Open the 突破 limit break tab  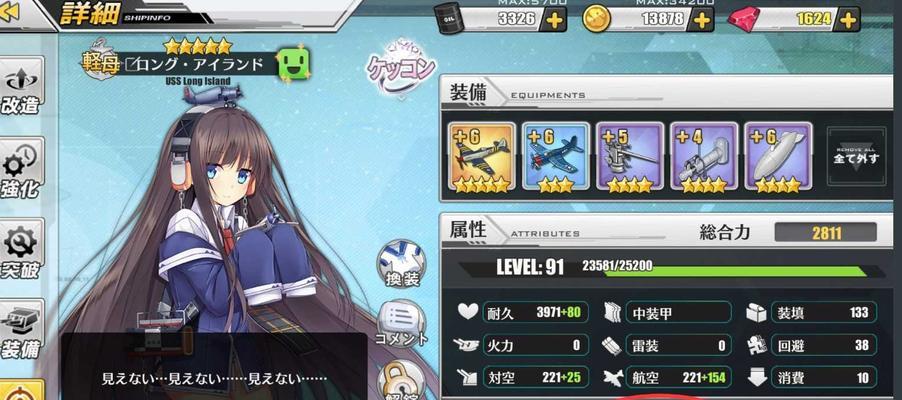[22, 253]
